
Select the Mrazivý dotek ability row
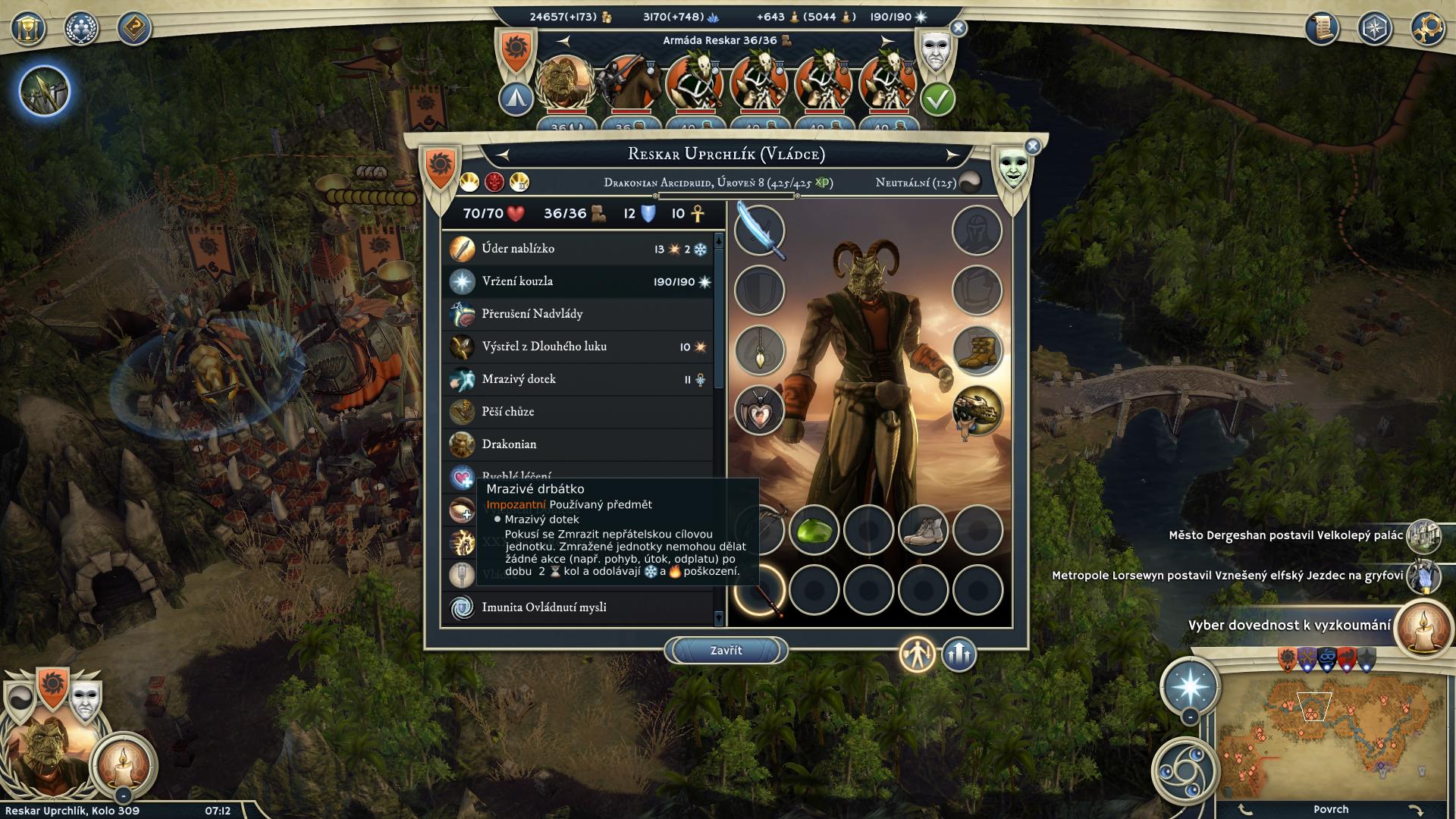click(x=578, y=379)
